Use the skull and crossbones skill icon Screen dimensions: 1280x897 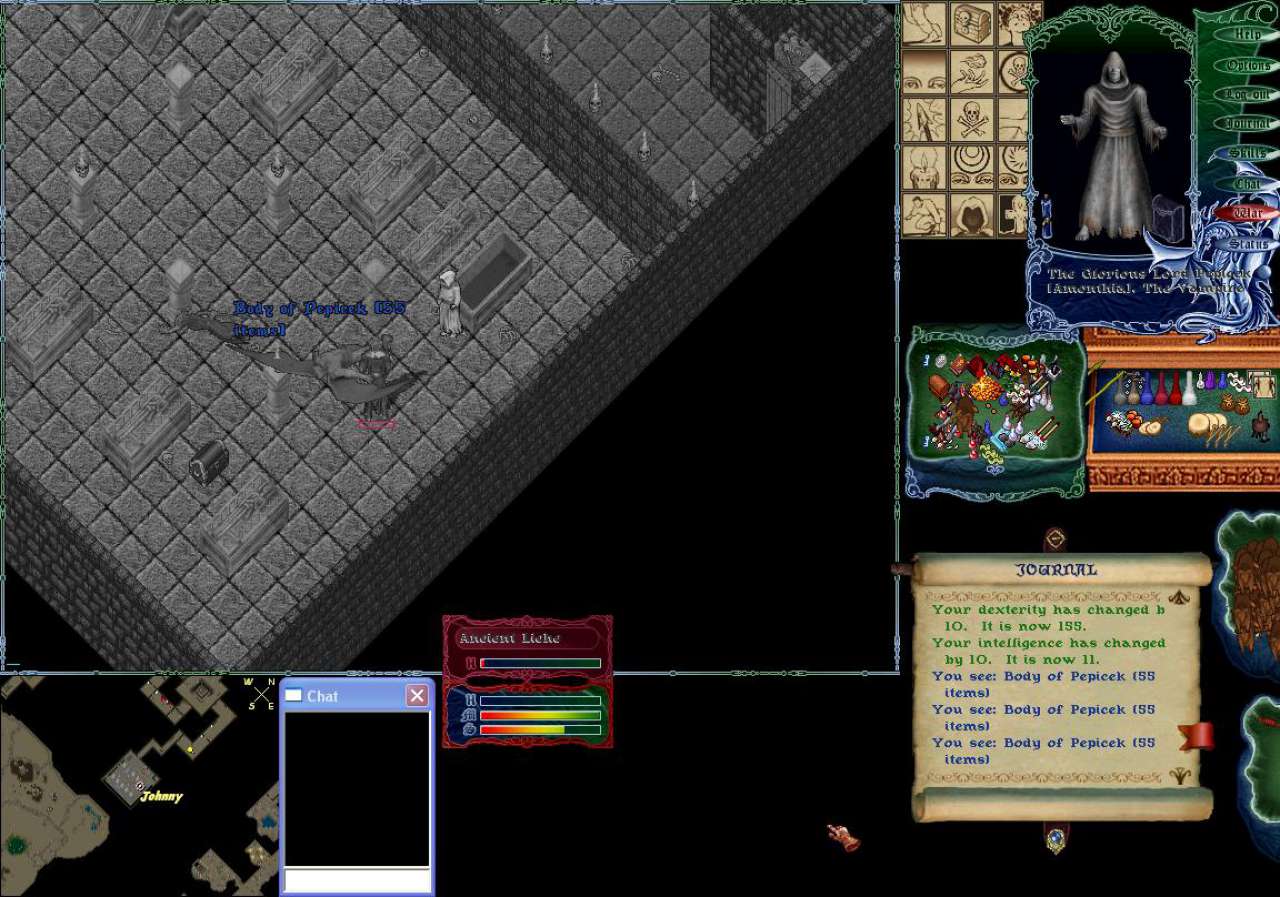click(972, 120)
